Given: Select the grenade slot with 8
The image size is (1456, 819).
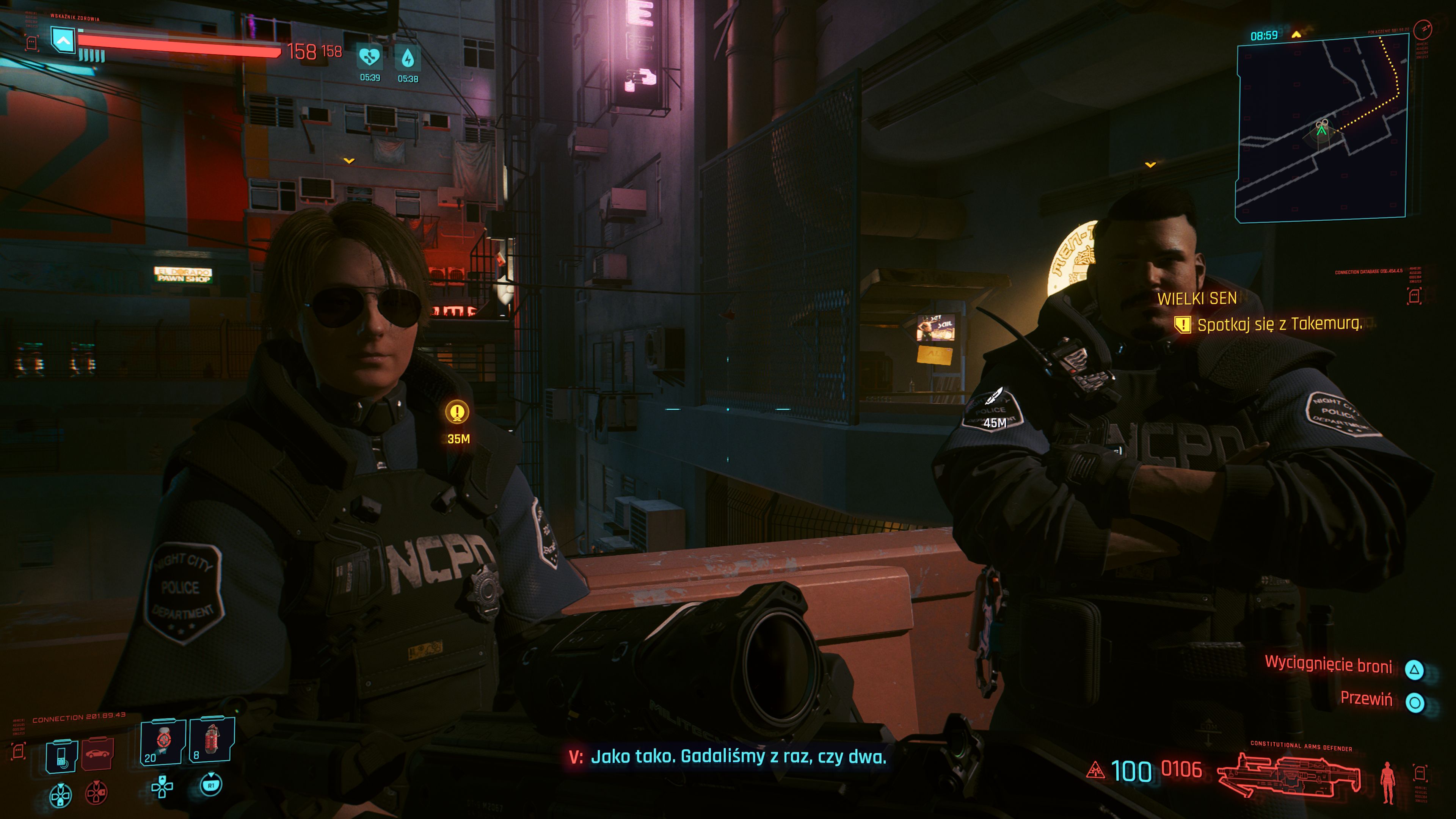Looking at the screenshot, I should 212,740.
